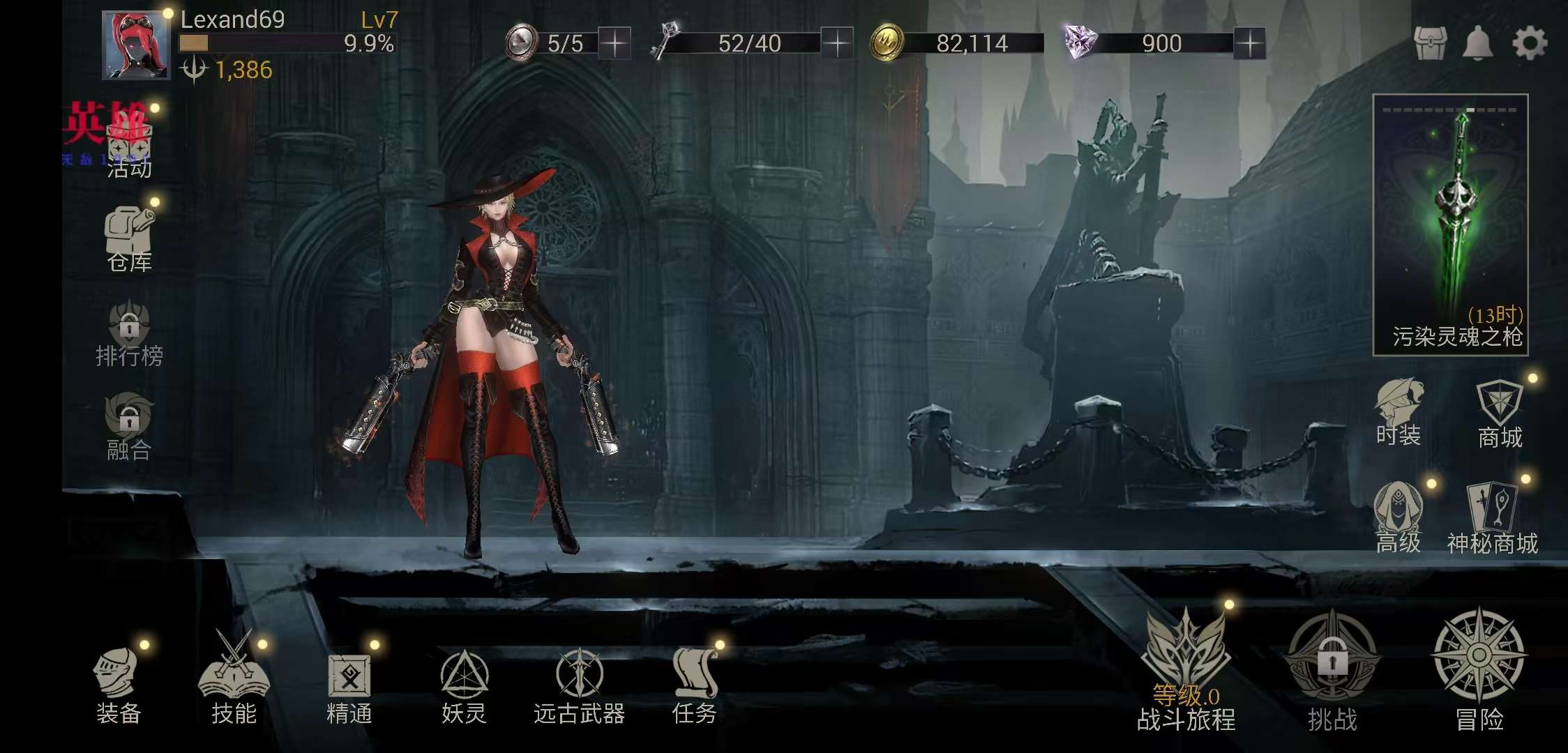Open the 时装 costume menu
This screenshot has height=753, width=1568.
coord(1399,413)
